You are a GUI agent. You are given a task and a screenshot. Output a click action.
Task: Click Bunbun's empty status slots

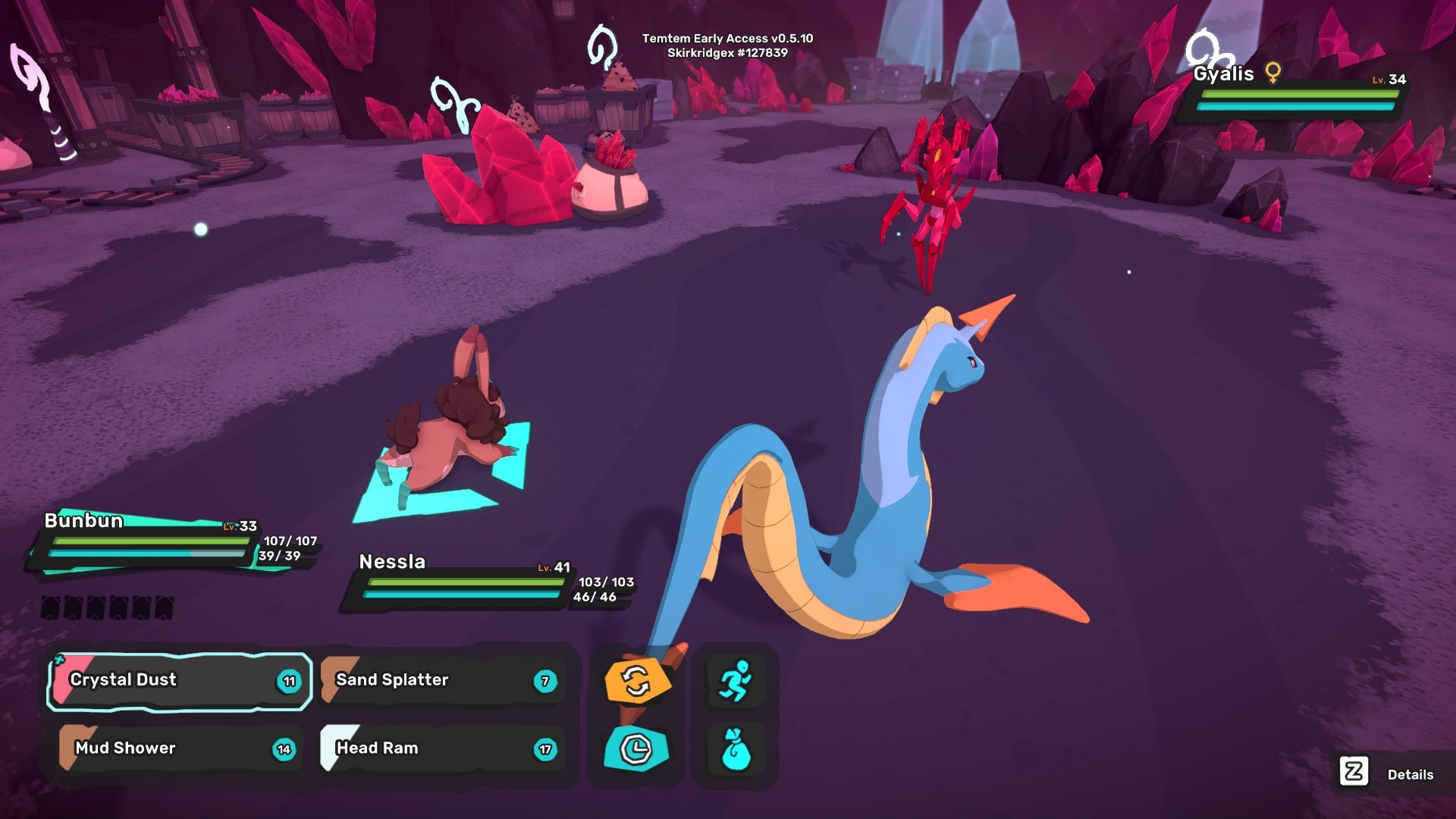106,607
